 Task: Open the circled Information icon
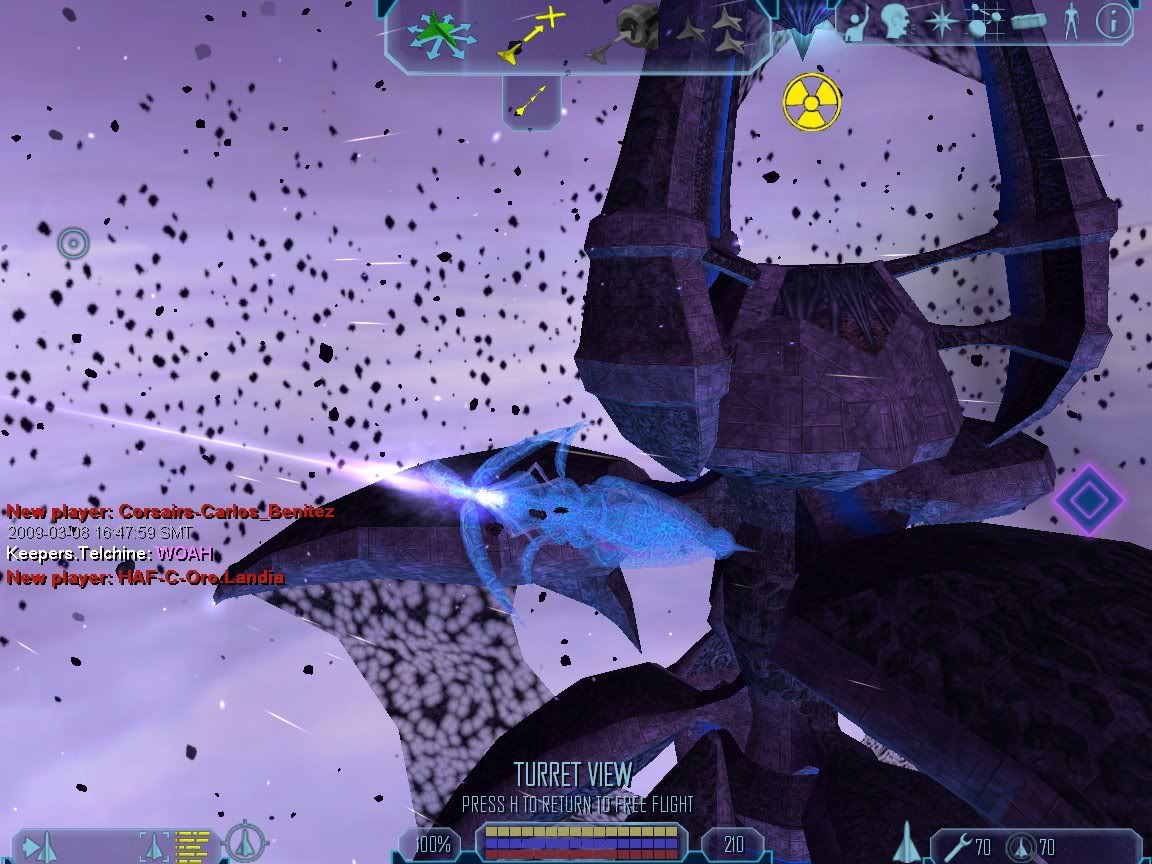pos(1113,21)
